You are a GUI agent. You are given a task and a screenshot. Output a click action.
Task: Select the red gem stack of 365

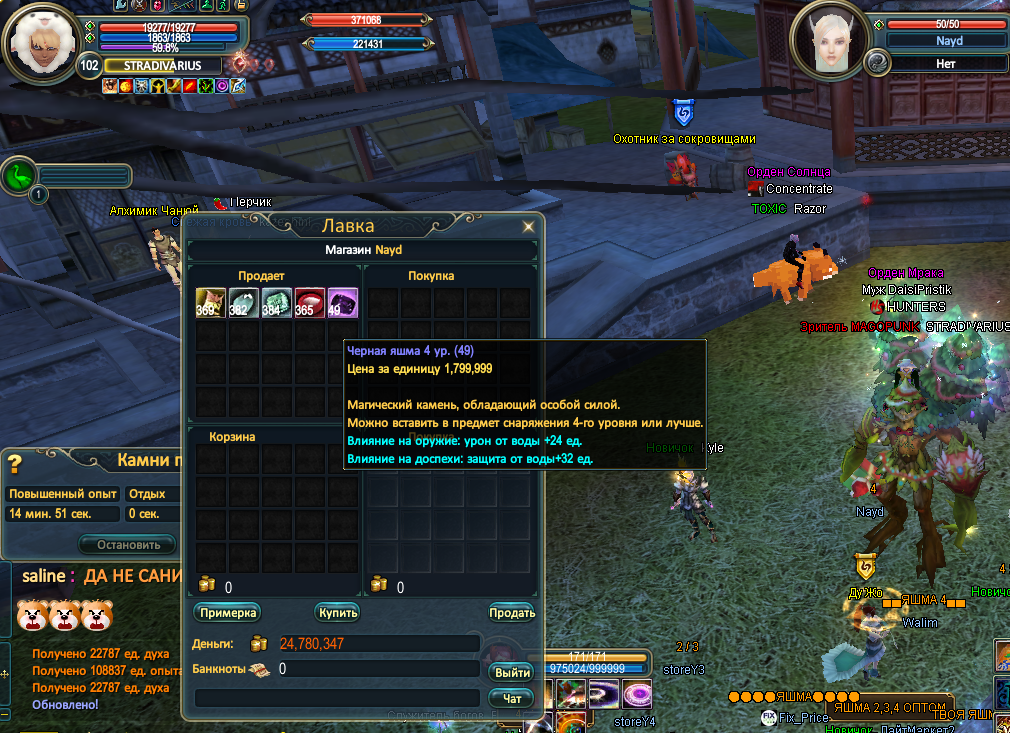pyautogui.click(x=309, y=302)
